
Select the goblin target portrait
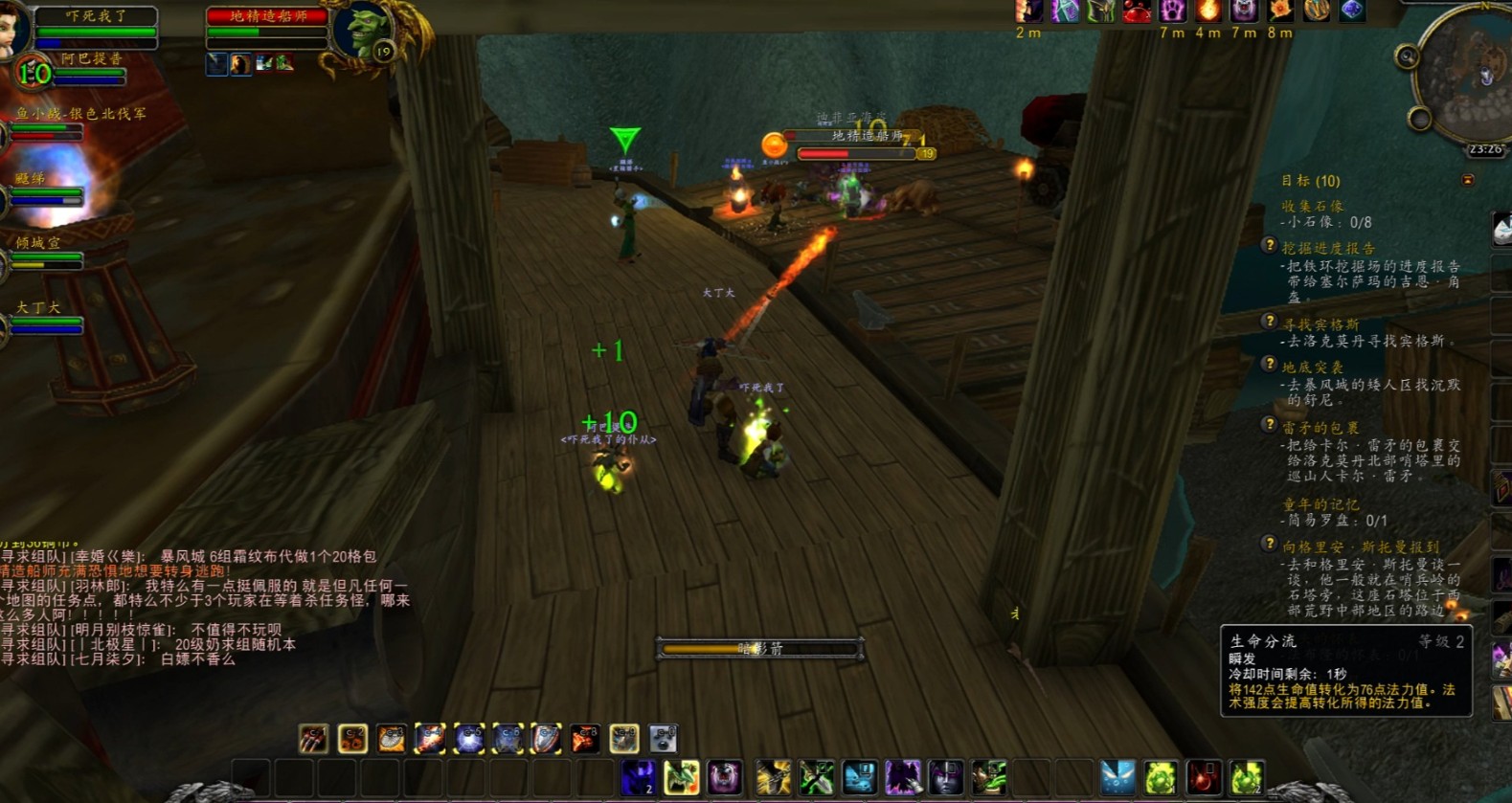coord(364,33)
